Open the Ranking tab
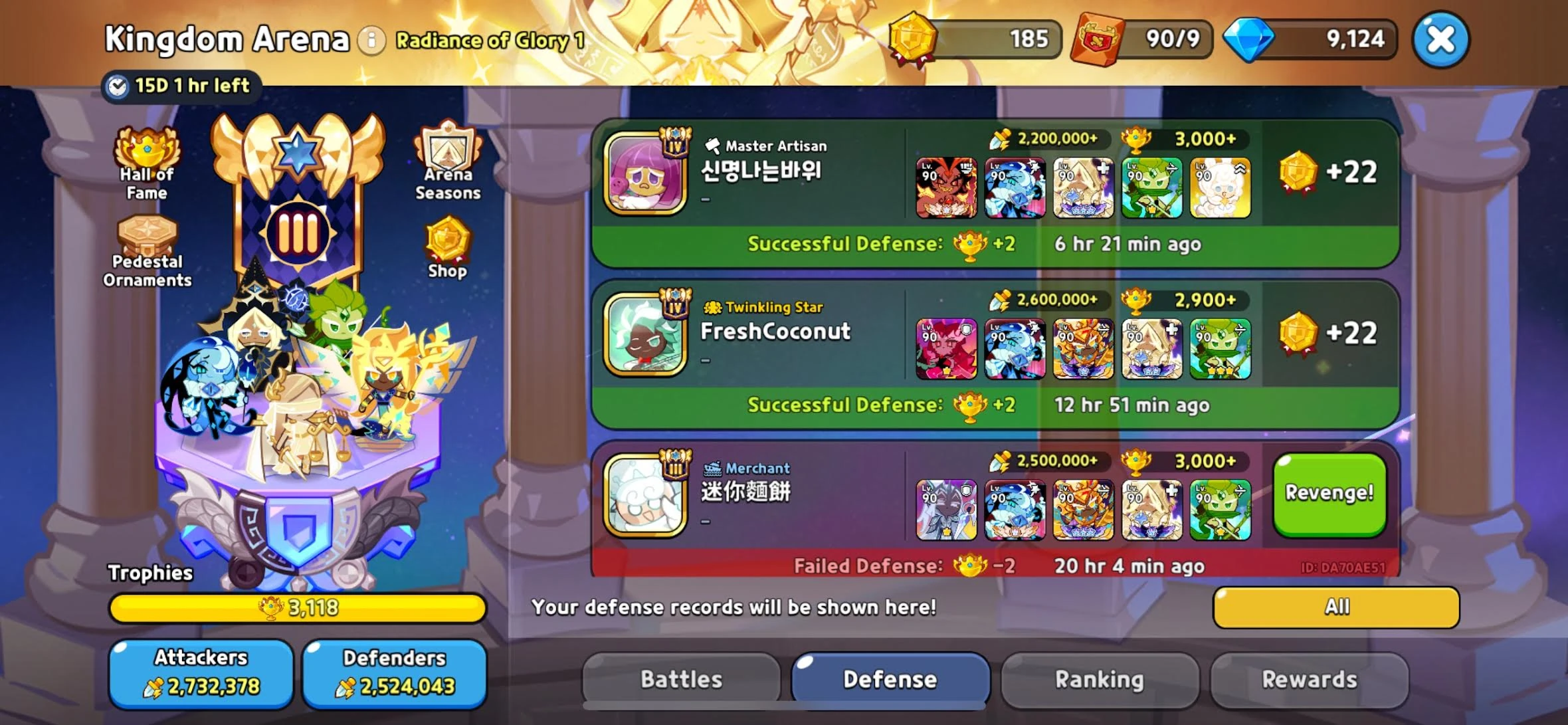The image size is (1568, 725). click(1100, 679)
